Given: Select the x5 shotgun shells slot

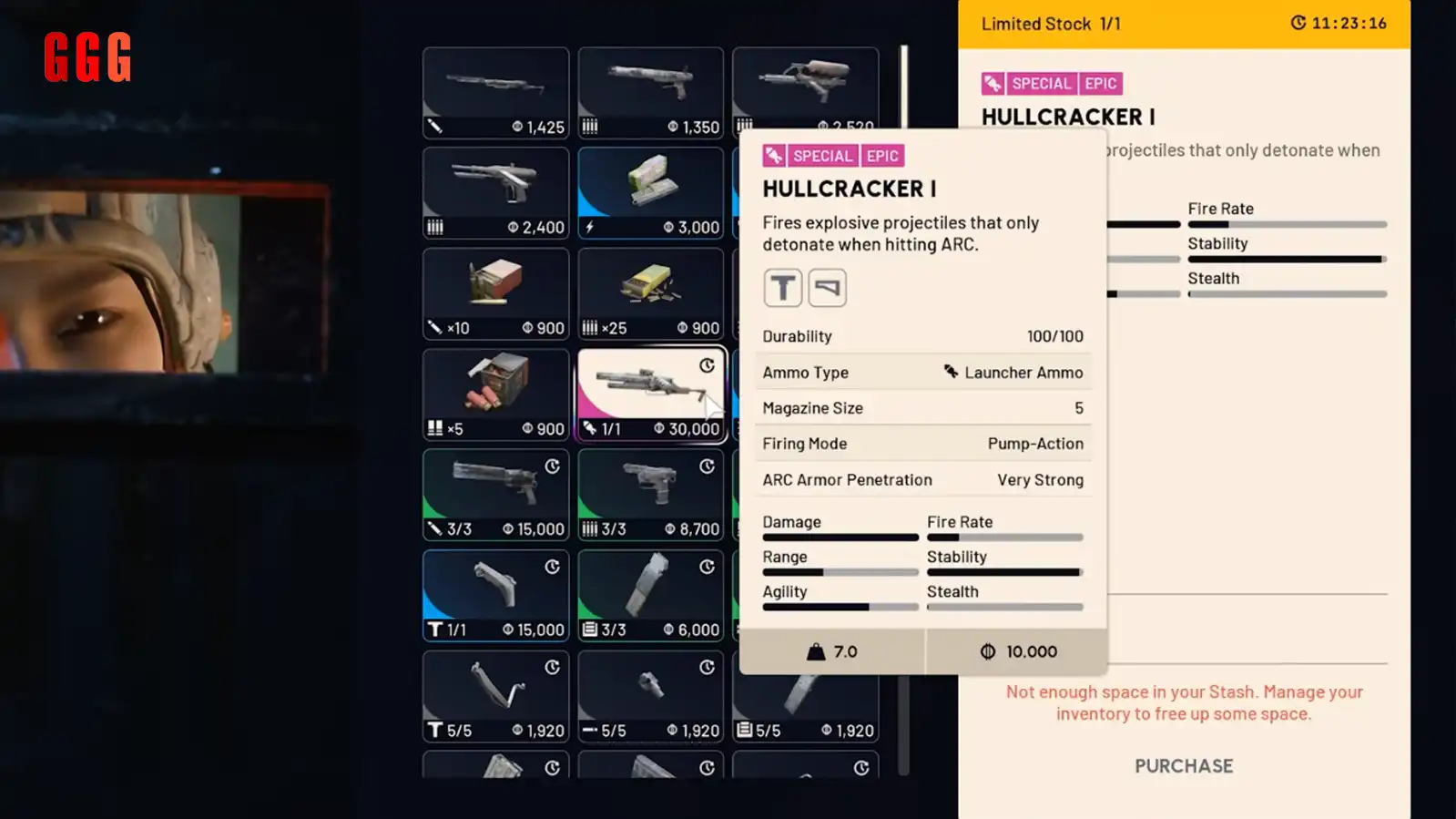Looking at the screenshot, I should point(495,394).
